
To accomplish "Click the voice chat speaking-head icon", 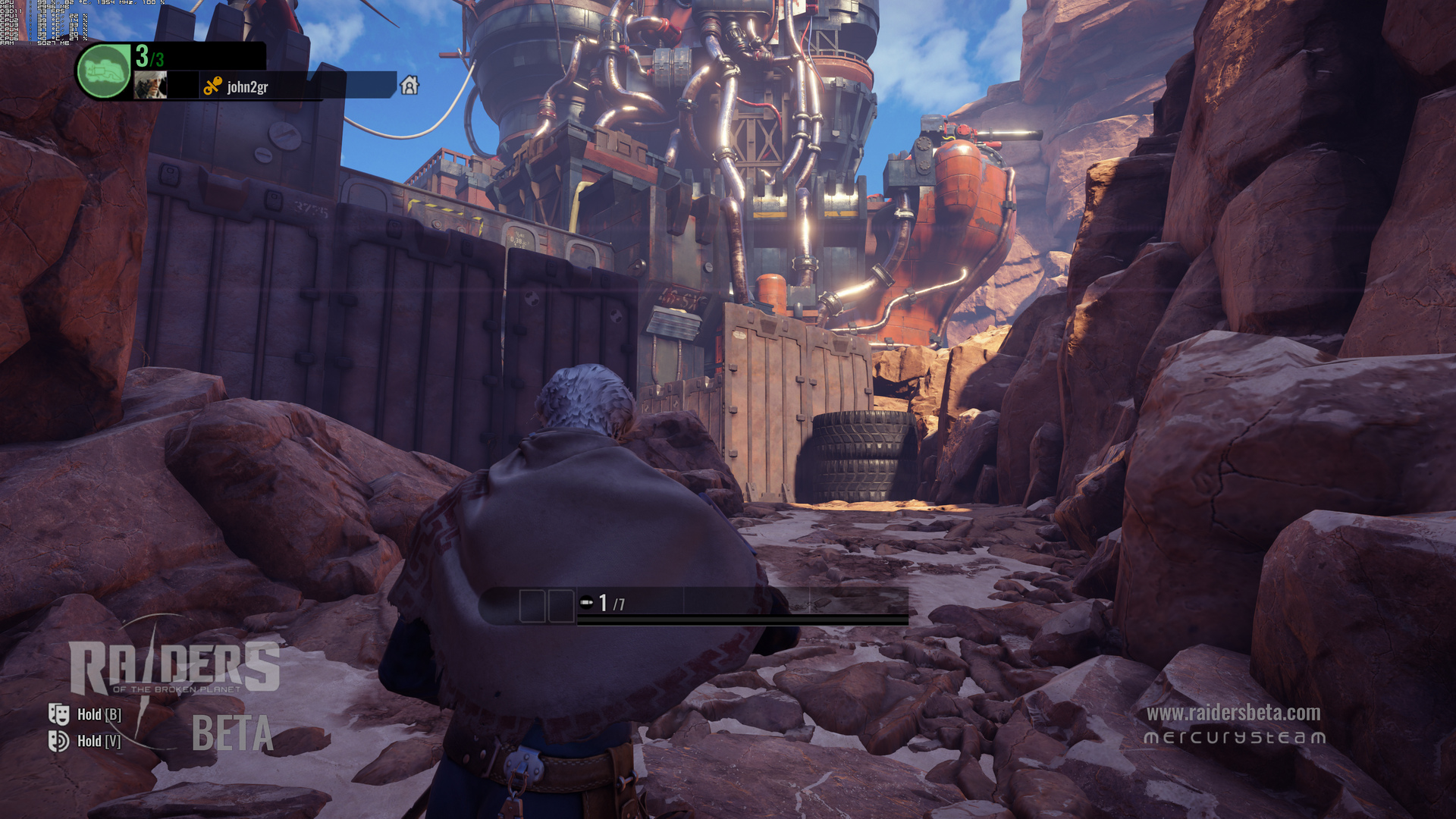I will coord(59,740).
